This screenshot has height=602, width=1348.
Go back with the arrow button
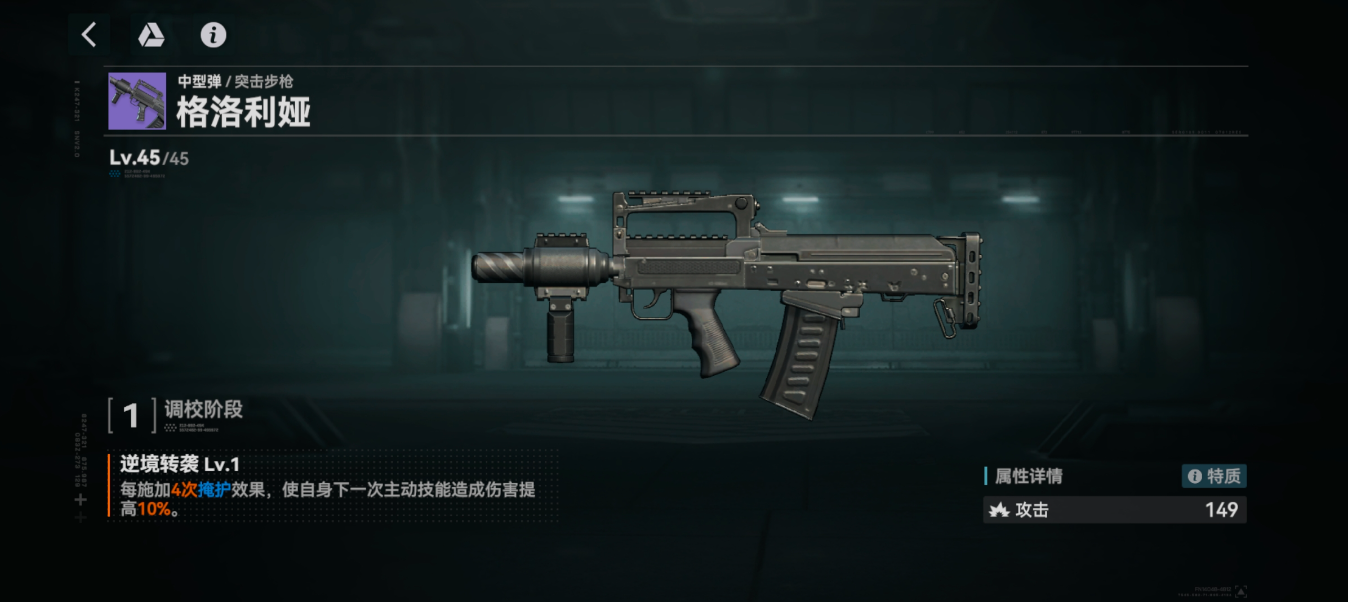tap(89, 35)
